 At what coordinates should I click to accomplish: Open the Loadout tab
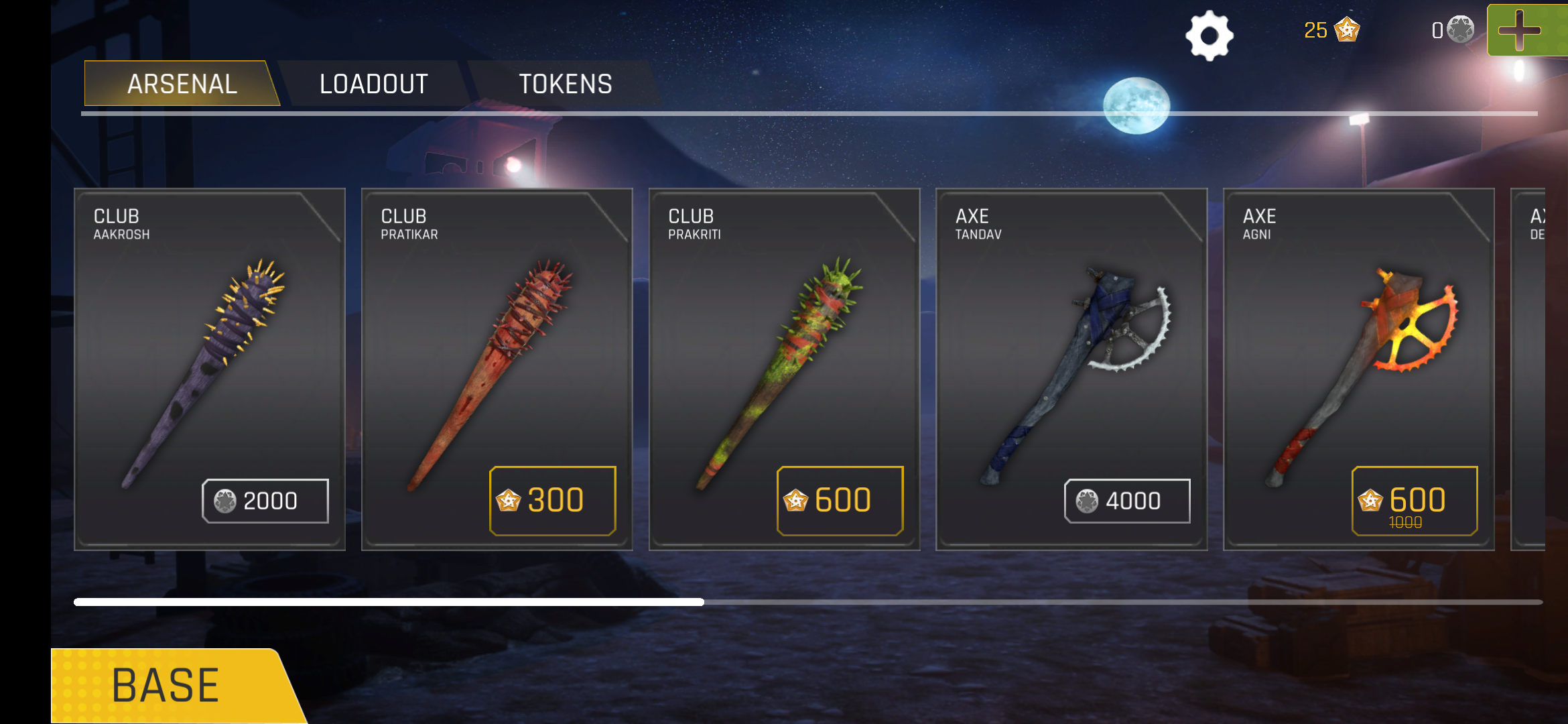(x=373, y=84)
